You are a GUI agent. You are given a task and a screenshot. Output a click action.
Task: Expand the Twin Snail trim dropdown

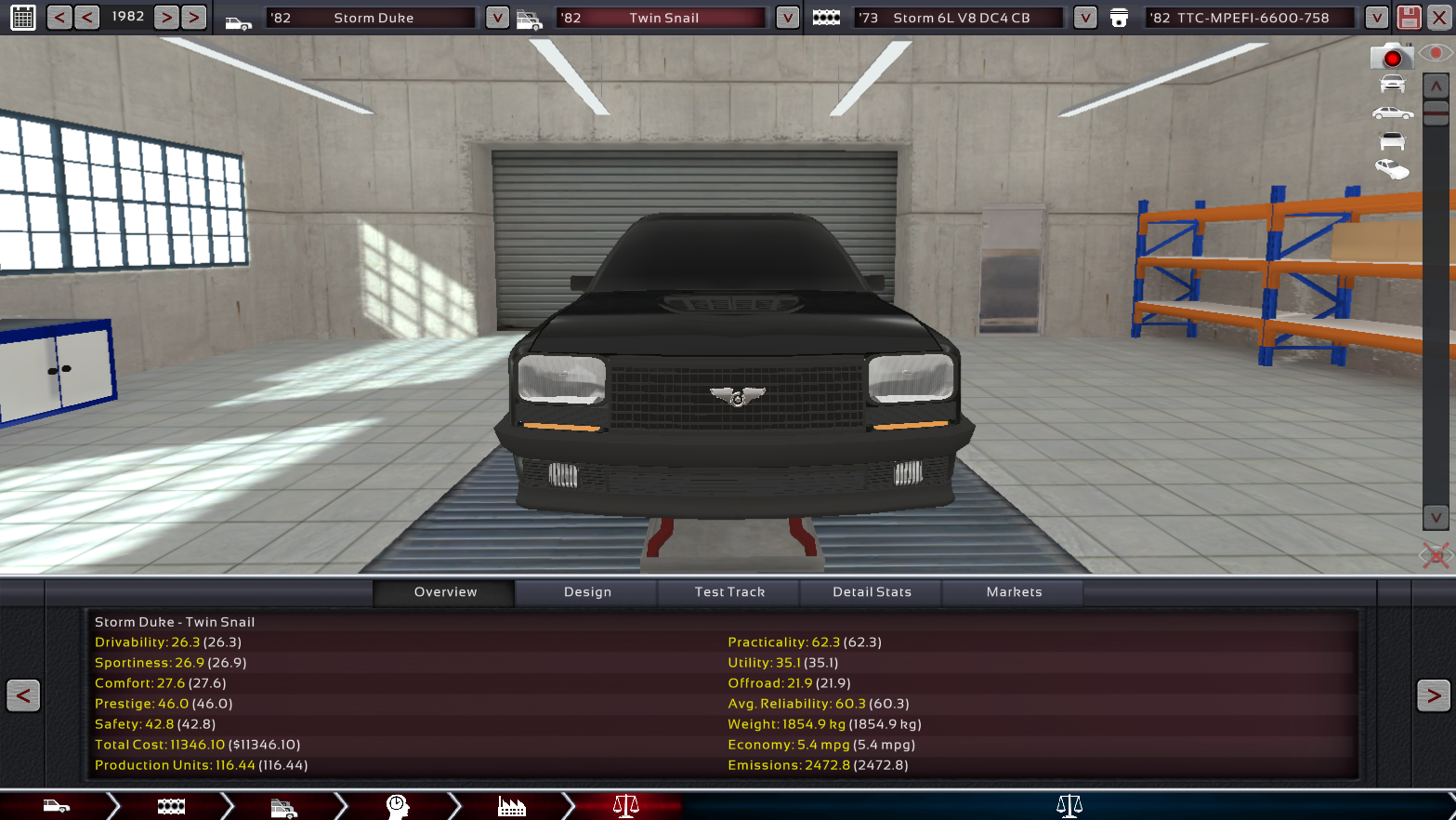pos(787,18)
